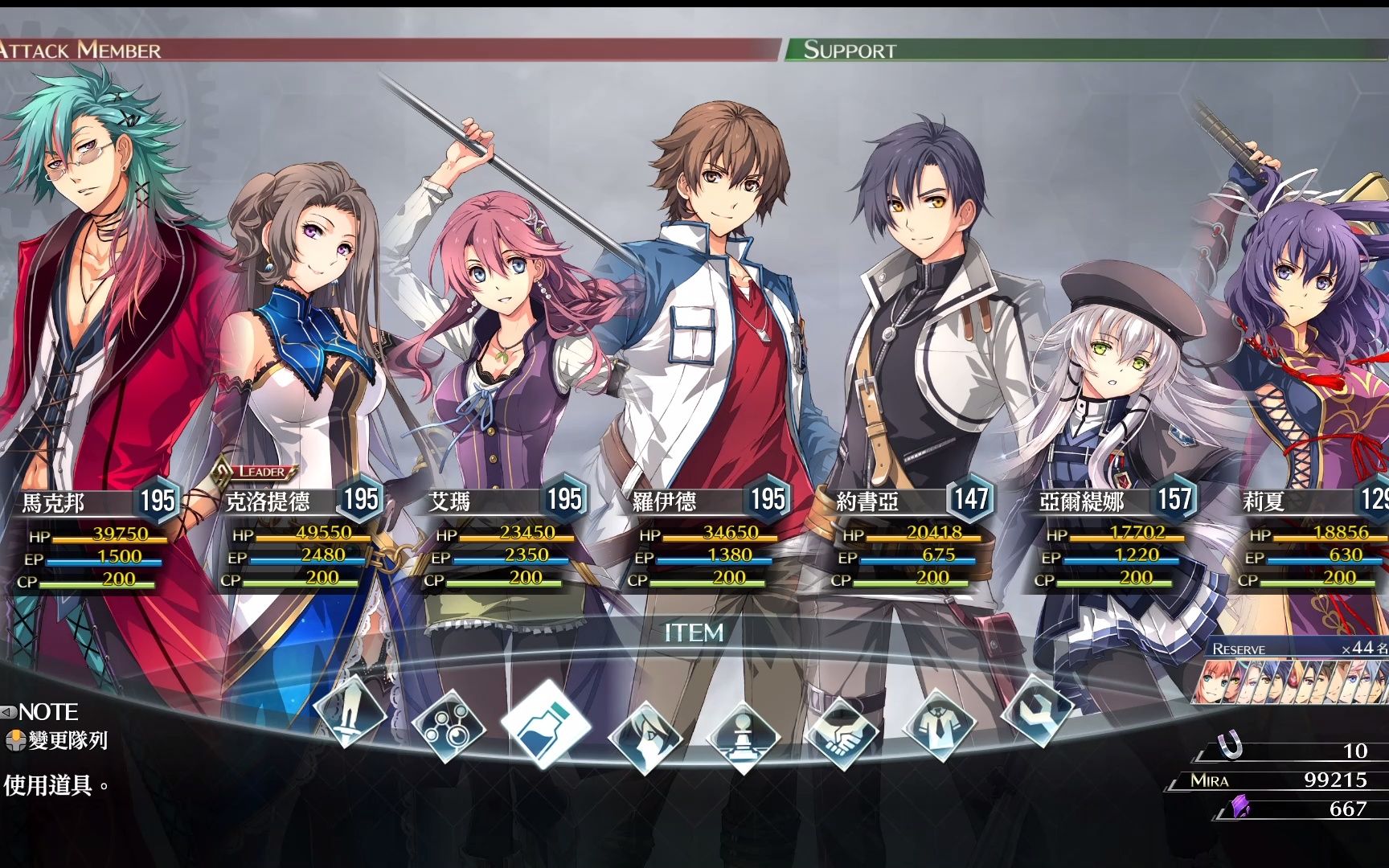Choose the character face Status icon
The width and height of the screenshot is (1389, 868).
(x=645, y=734)
